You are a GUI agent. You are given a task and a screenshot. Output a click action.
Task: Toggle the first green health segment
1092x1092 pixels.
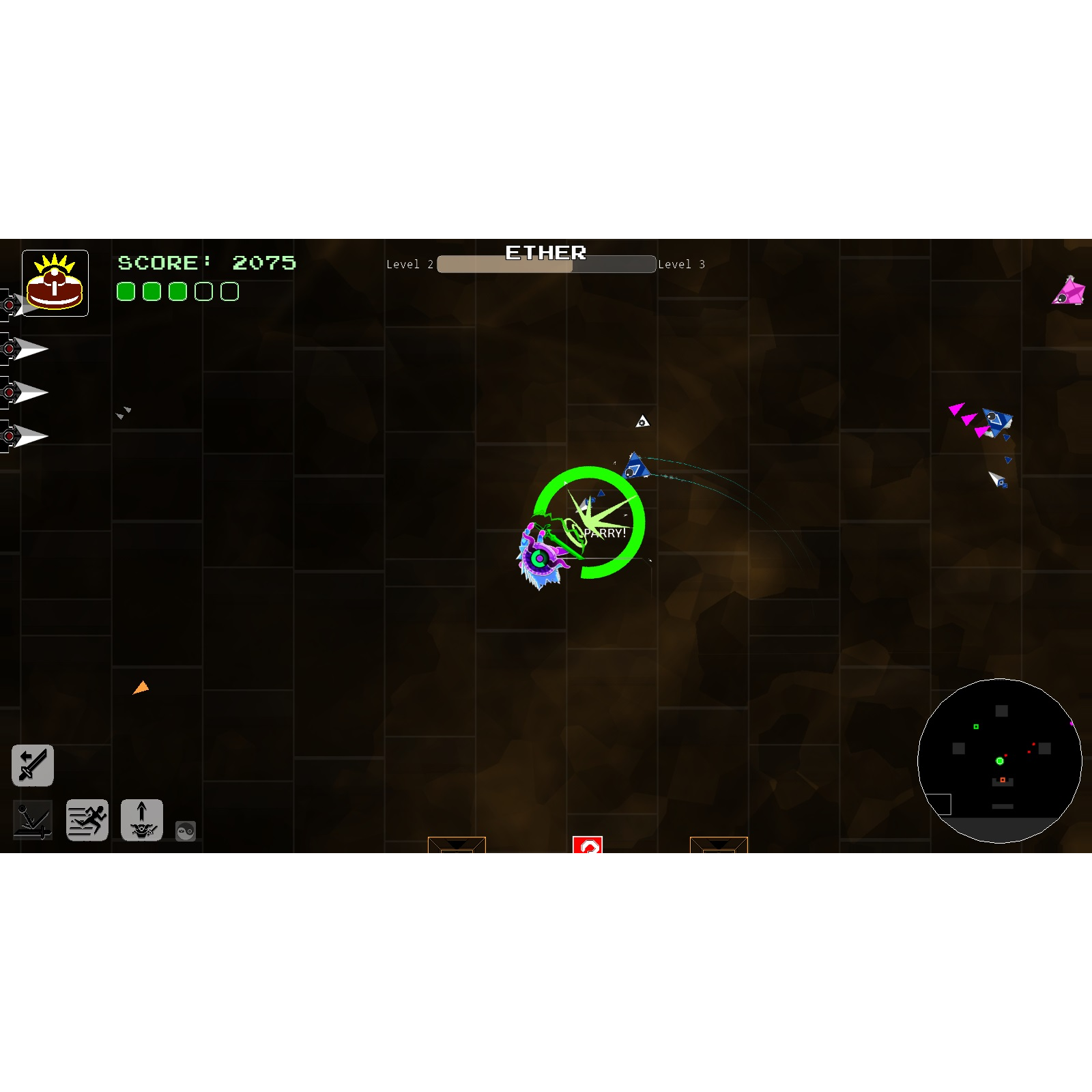127,291
